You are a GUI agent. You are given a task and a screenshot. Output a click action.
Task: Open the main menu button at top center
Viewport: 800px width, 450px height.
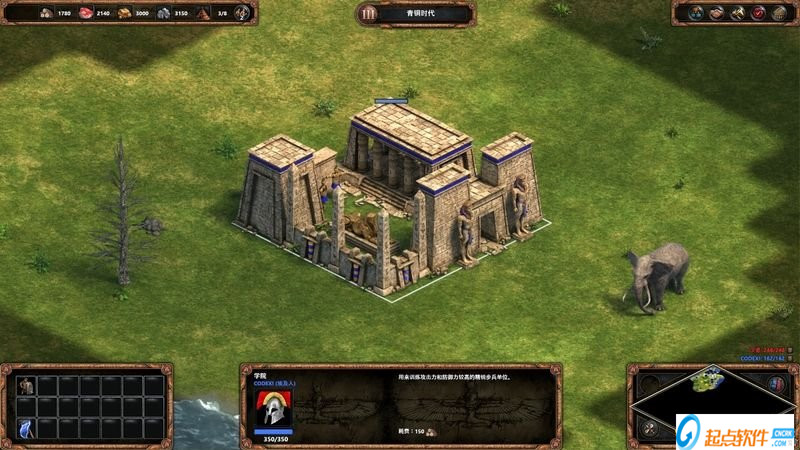[368, 14]
